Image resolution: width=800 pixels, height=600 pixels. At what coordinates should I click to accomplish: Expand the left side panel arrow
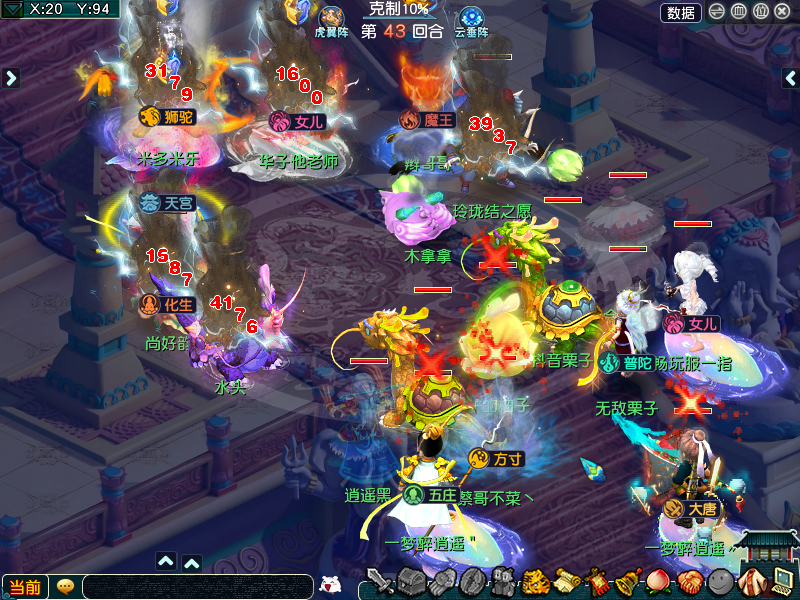[x=11, y=78]
